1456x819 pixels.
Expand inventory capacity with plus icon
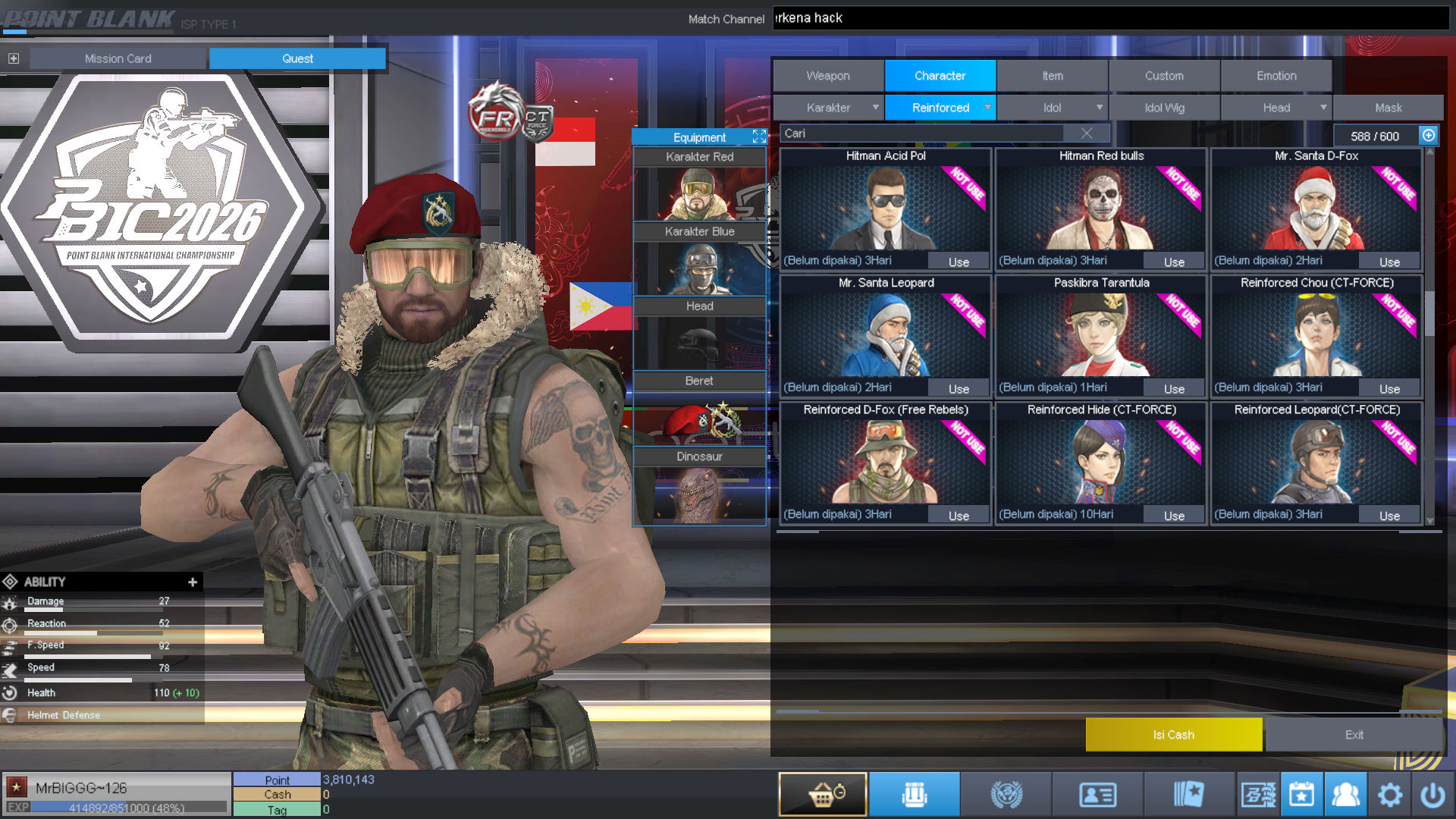pyautogui.click(x=1428, y=136)
